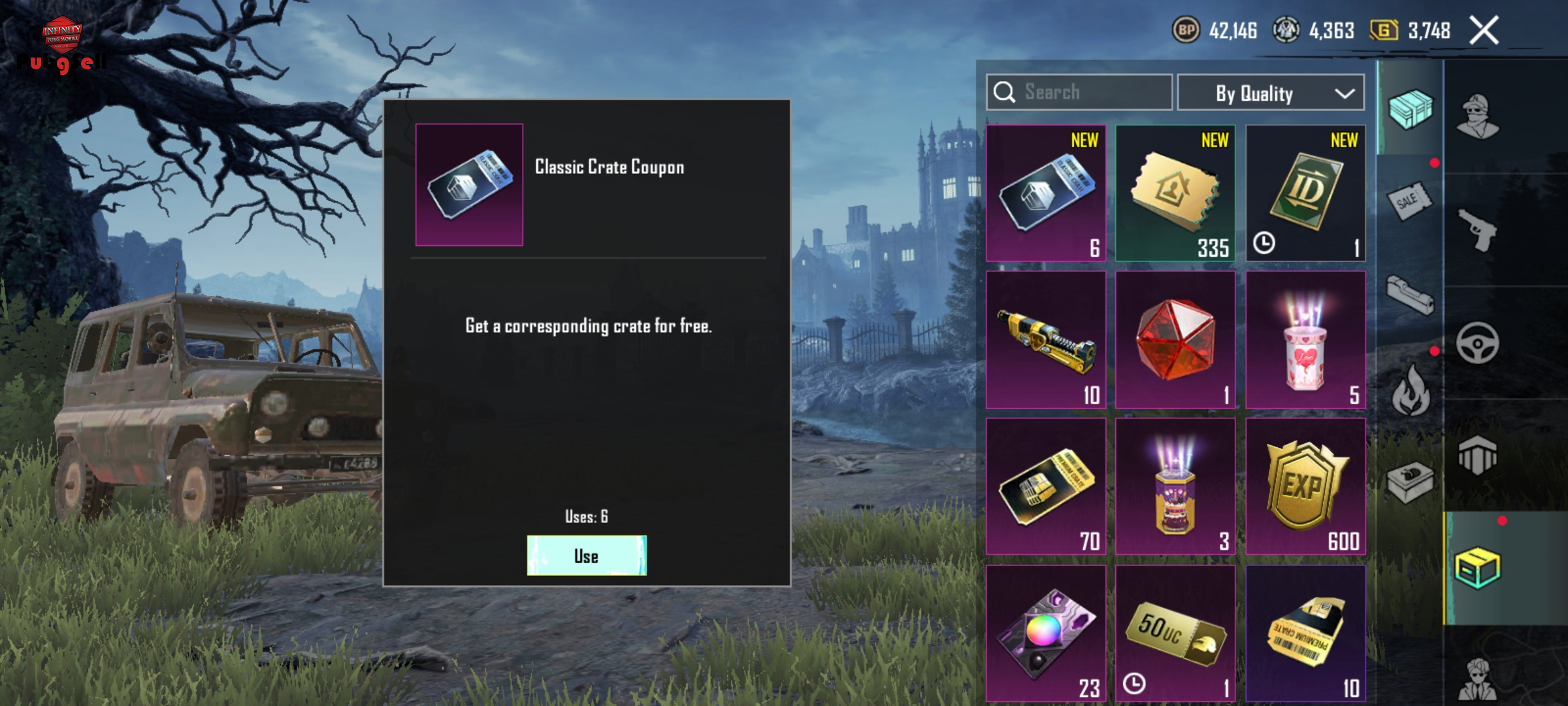The width and height of the screenshot is (1568, 706).
Task: Open the outfit character category tab
Action: tap(1477, 118)
